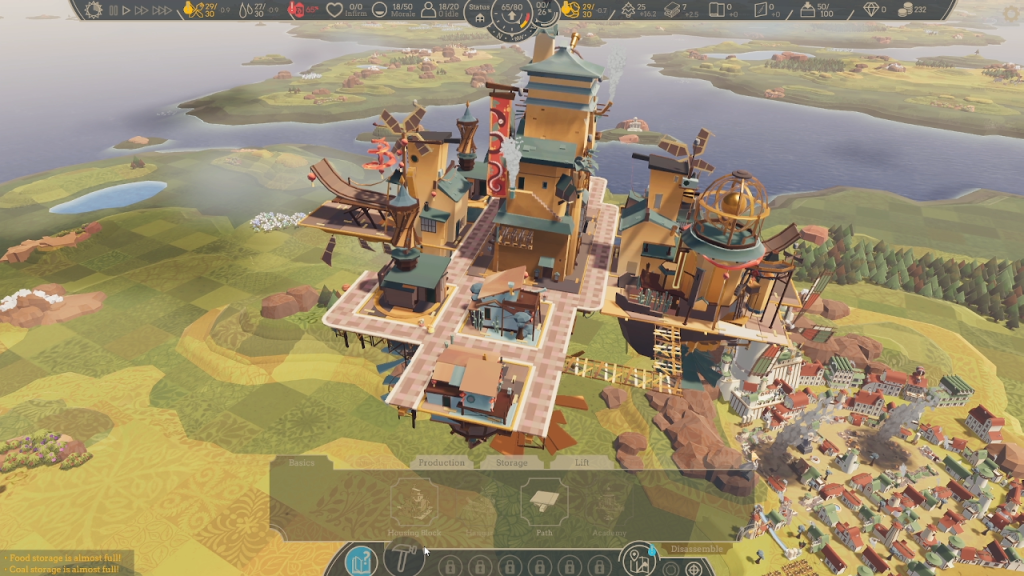
Task: Set game speed to normal play
Action: [126, 10]
